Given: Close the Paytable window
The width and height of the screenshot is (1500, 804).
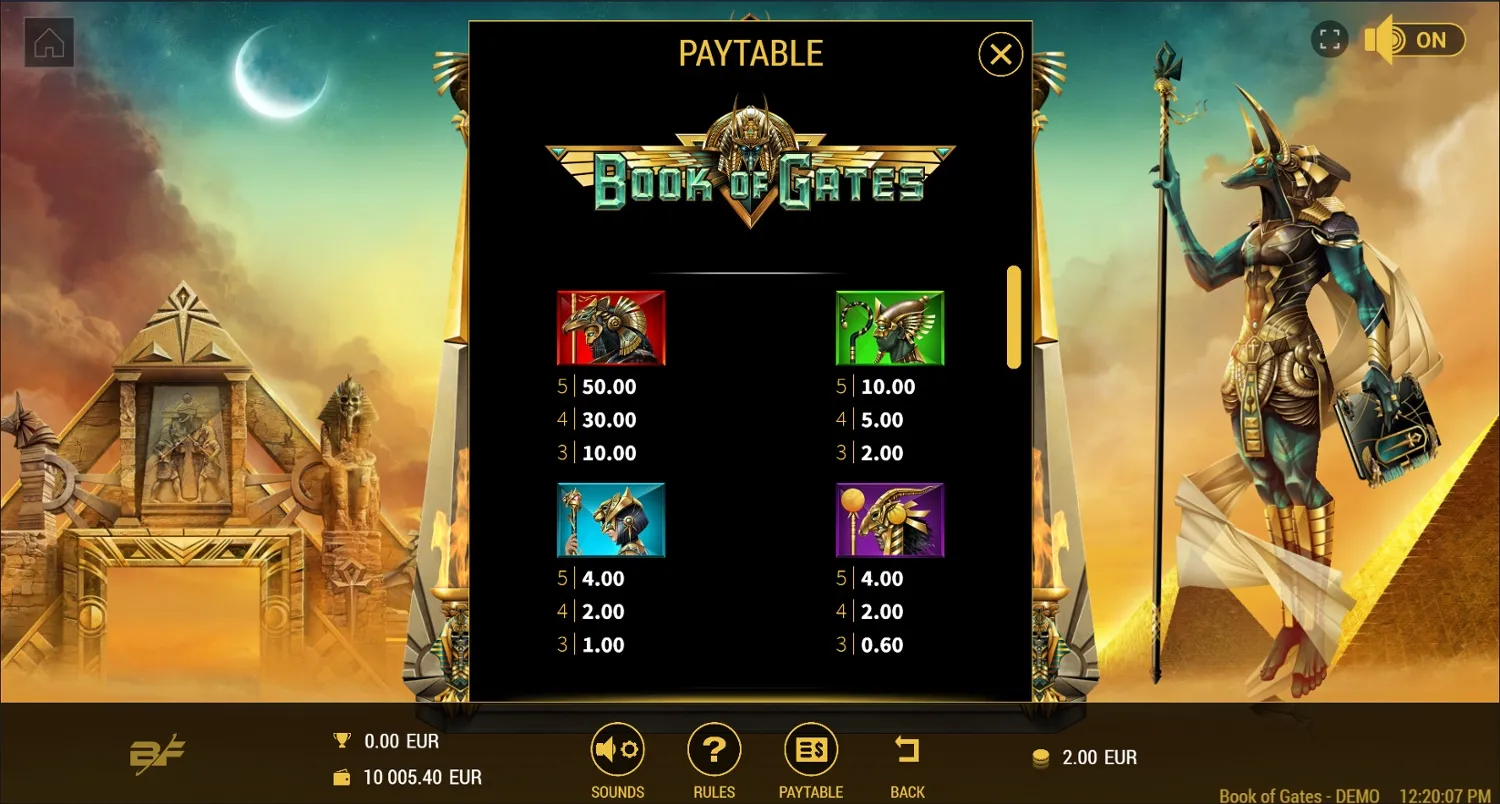Looking at the screenshot, I should pos(999,55).
